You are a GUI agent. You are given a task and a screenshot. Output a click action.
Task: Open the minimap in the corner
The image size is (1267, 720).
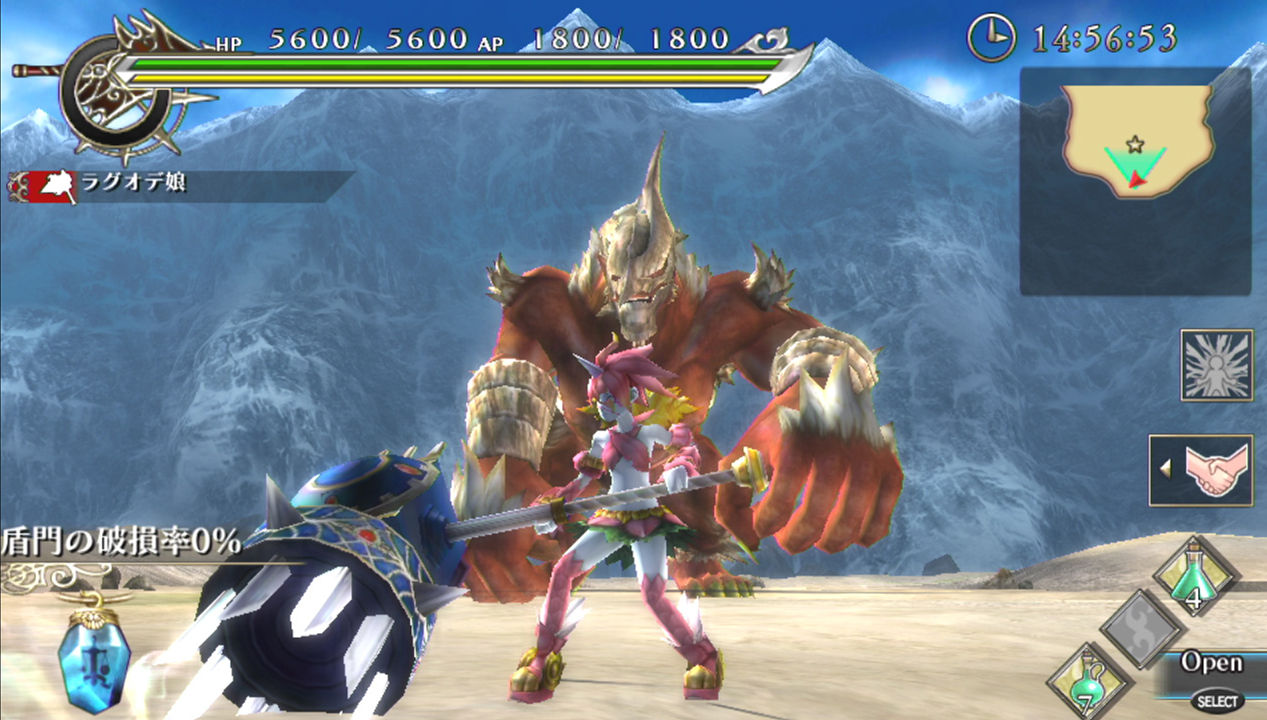(x=1135, y=181)
